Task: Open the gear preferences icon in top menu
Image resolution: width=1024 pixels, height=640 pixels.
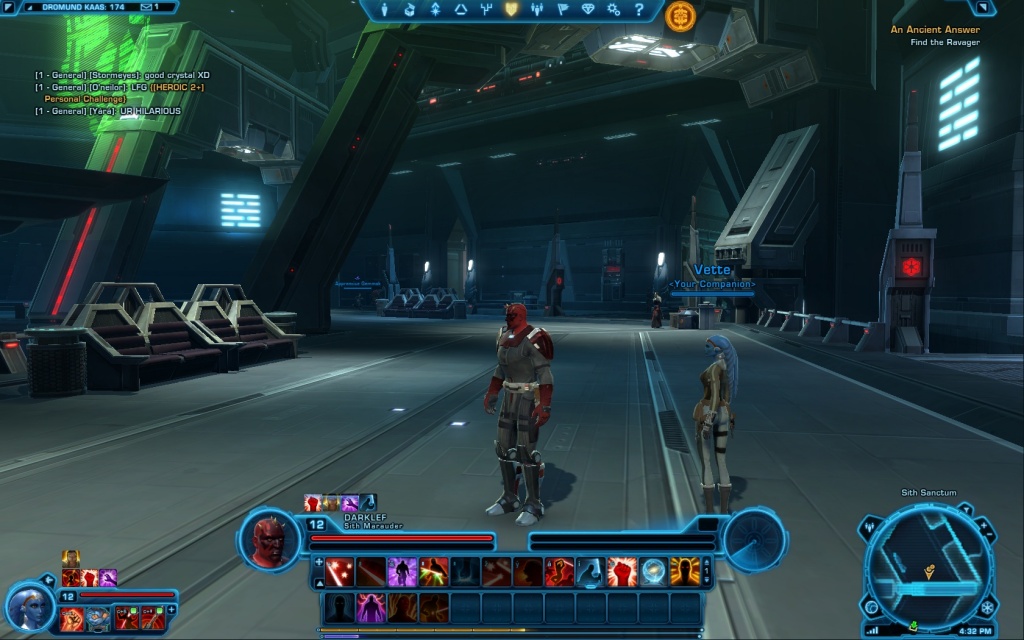Action: point(613,10)
